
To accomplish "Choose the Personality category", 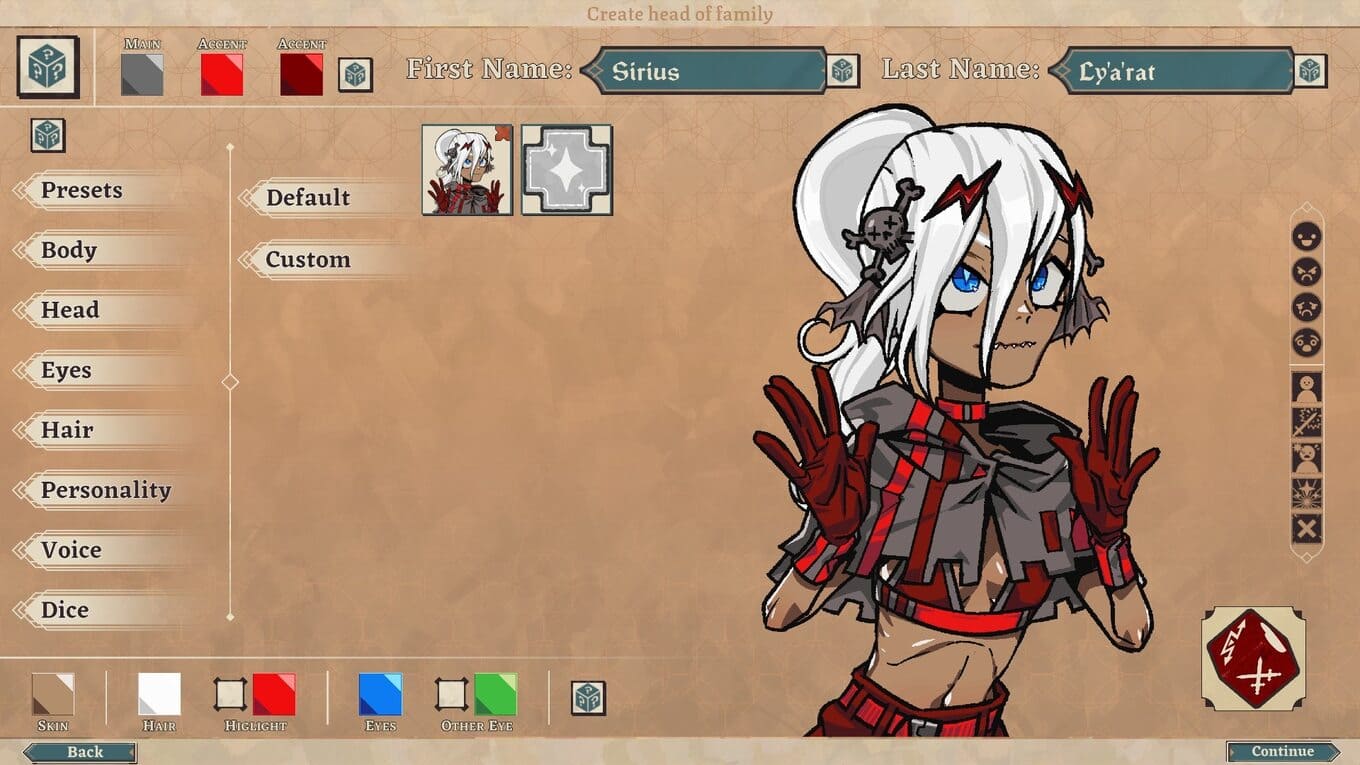I will [x=106, y=490].
